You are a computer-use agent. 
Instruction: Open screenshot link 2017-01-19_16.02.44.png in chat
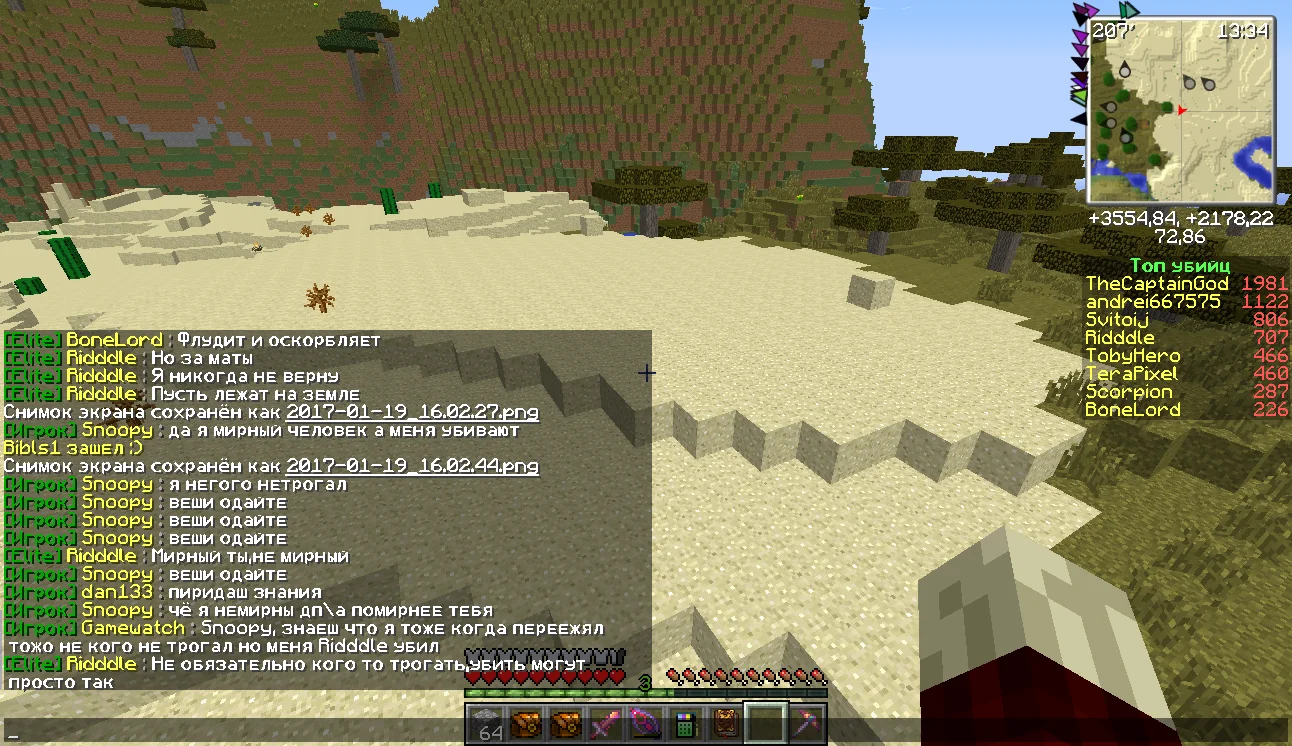pos(412,466)
